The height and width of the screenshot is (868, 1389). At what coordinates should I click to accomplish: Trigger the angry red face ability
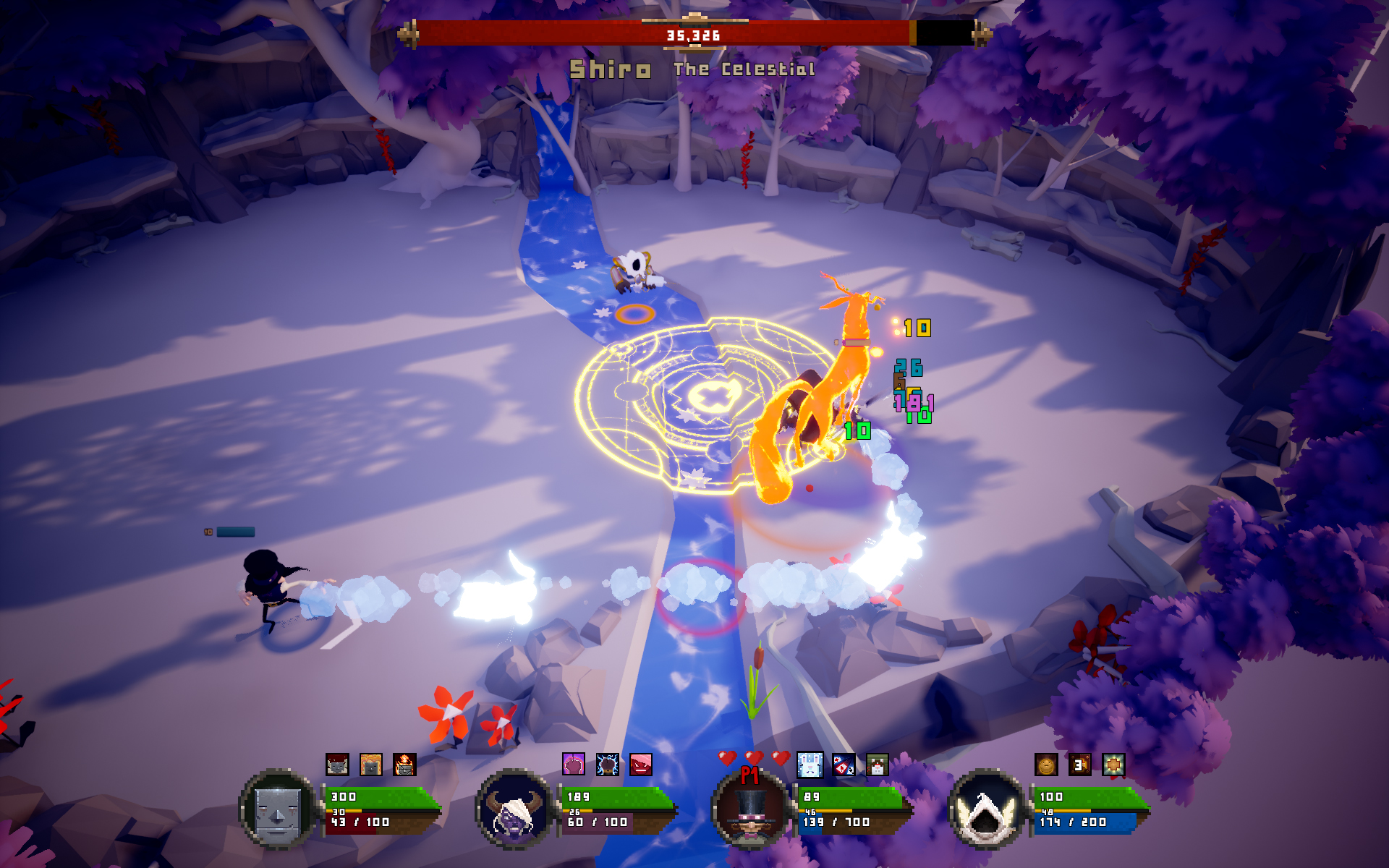click(641, 764)
